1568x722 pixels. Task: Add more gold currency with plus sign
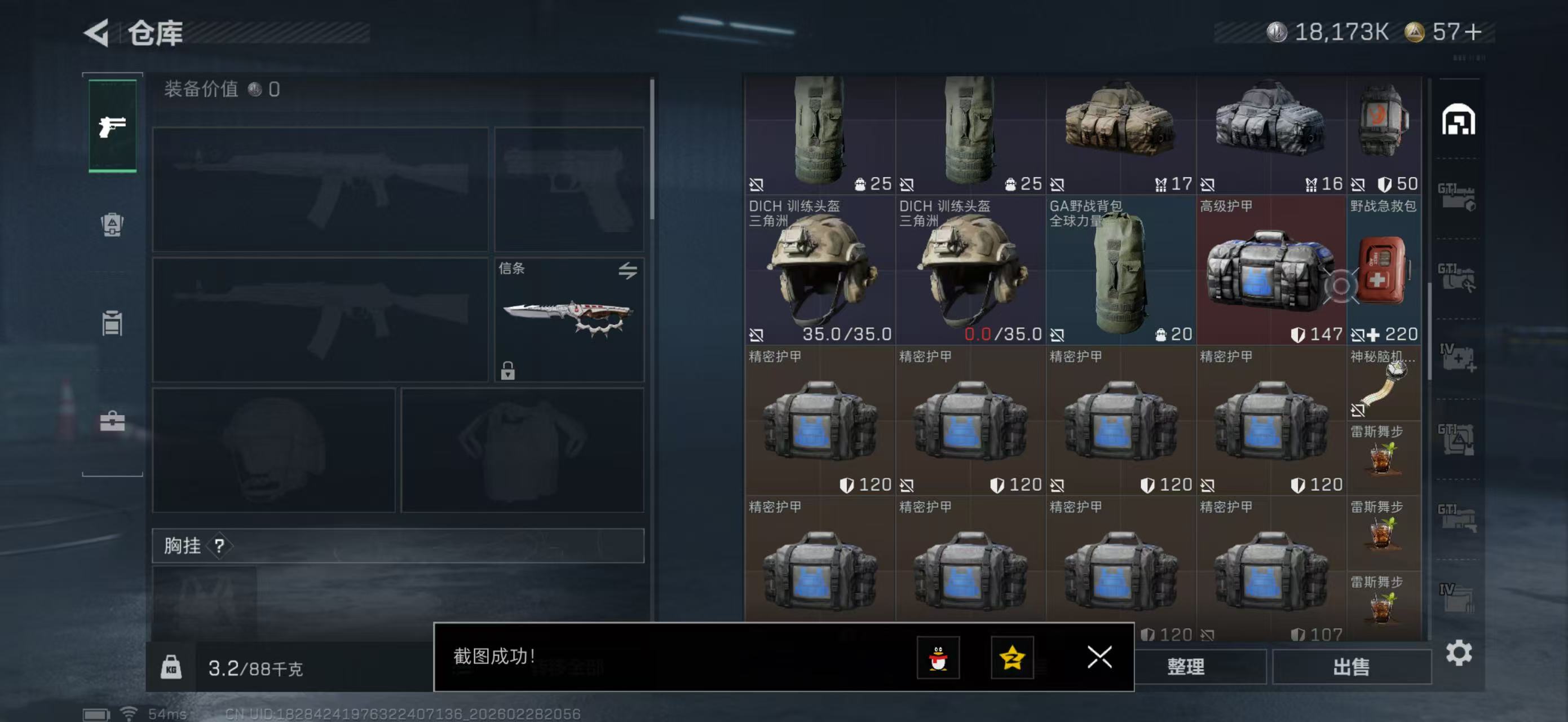tap(1474, 32)
